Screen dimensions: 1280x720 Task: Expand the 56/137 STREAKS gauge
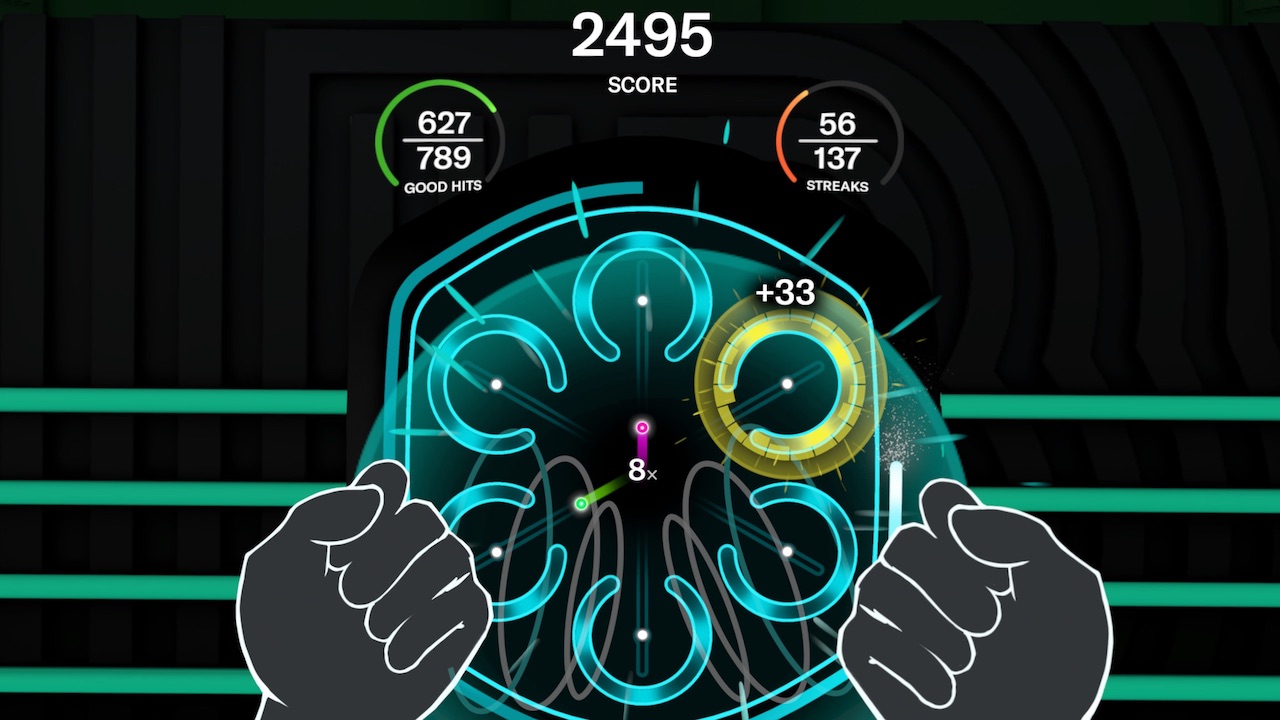point(838,140)
